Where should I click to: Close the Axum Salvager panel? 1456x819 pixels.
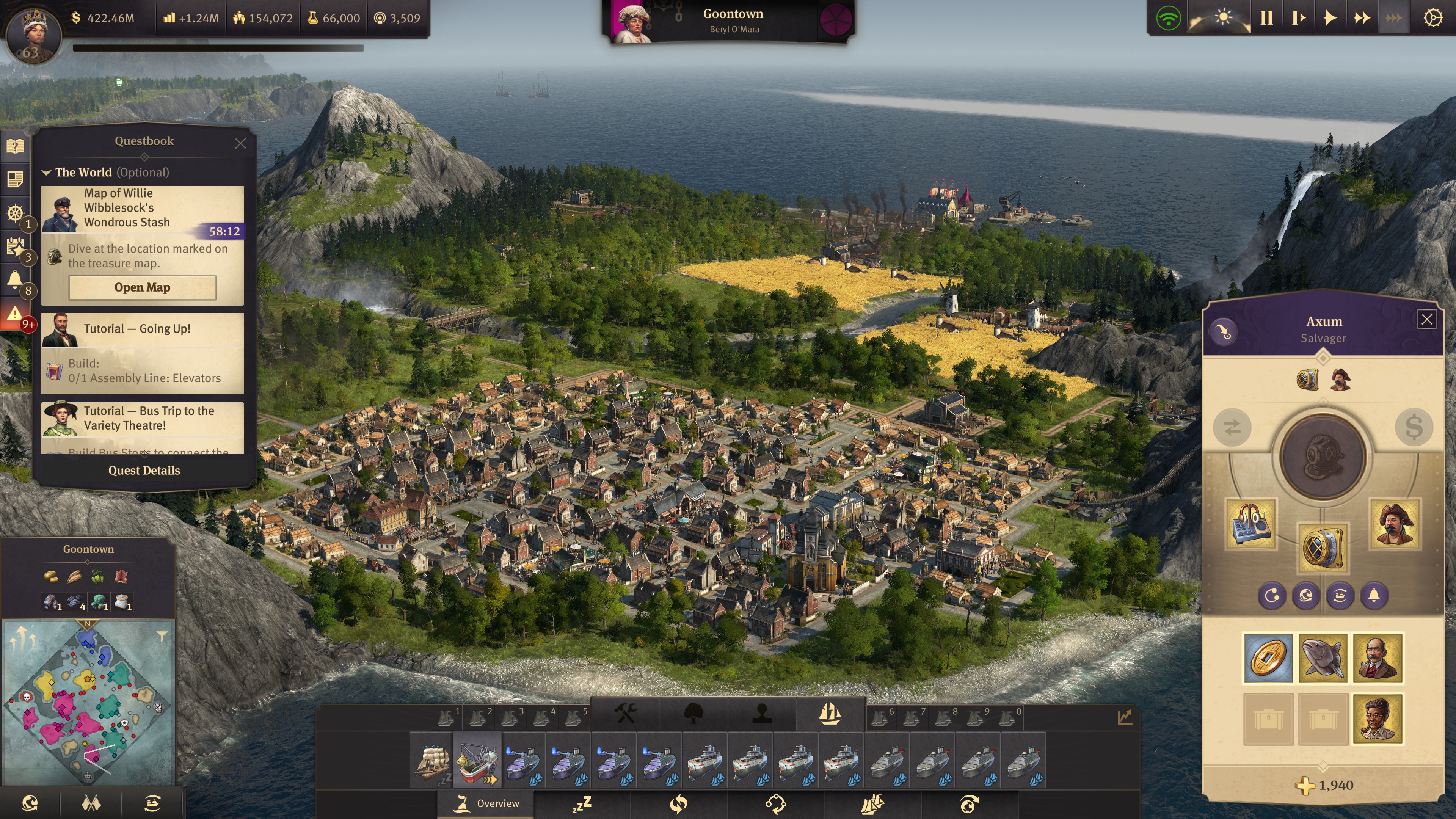point(1426,320)
